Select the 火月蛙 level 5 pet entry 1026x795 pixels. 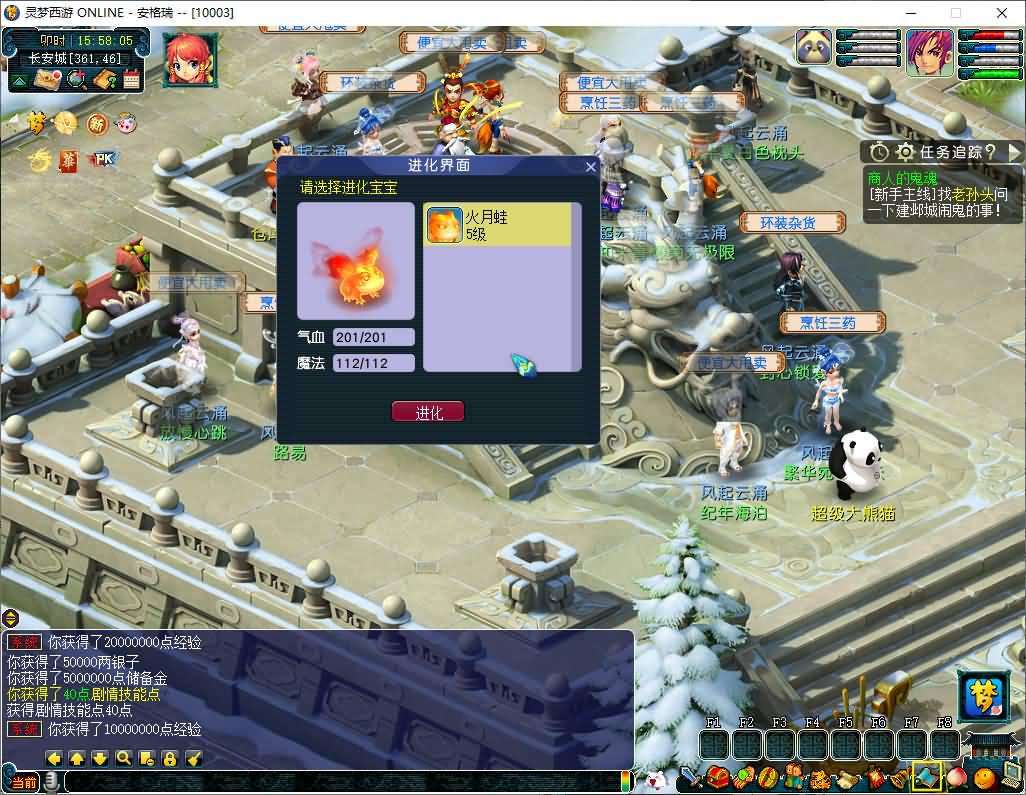click(x=499, y=225)
